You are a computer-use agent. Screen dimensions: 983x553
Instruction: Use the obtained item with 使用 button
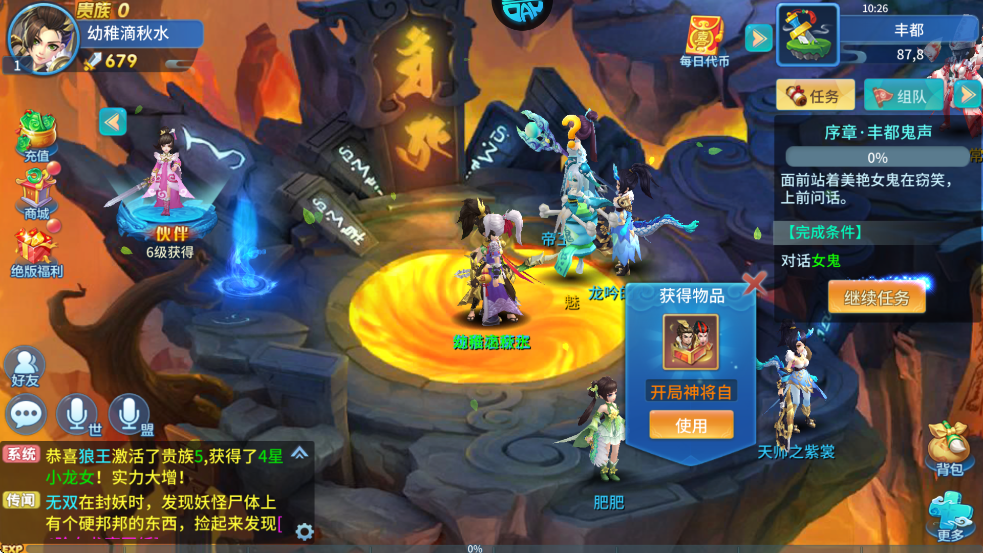[x=691, y=425]
